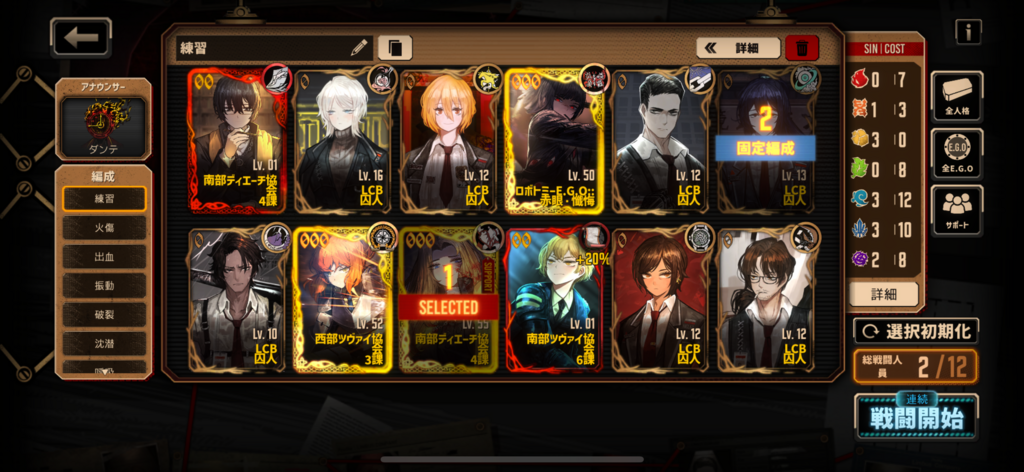Image resolution: width=1024 pixels, height=472 pixels.
Task: Edit the team name with the pencil icon
Action: point(359,47)
